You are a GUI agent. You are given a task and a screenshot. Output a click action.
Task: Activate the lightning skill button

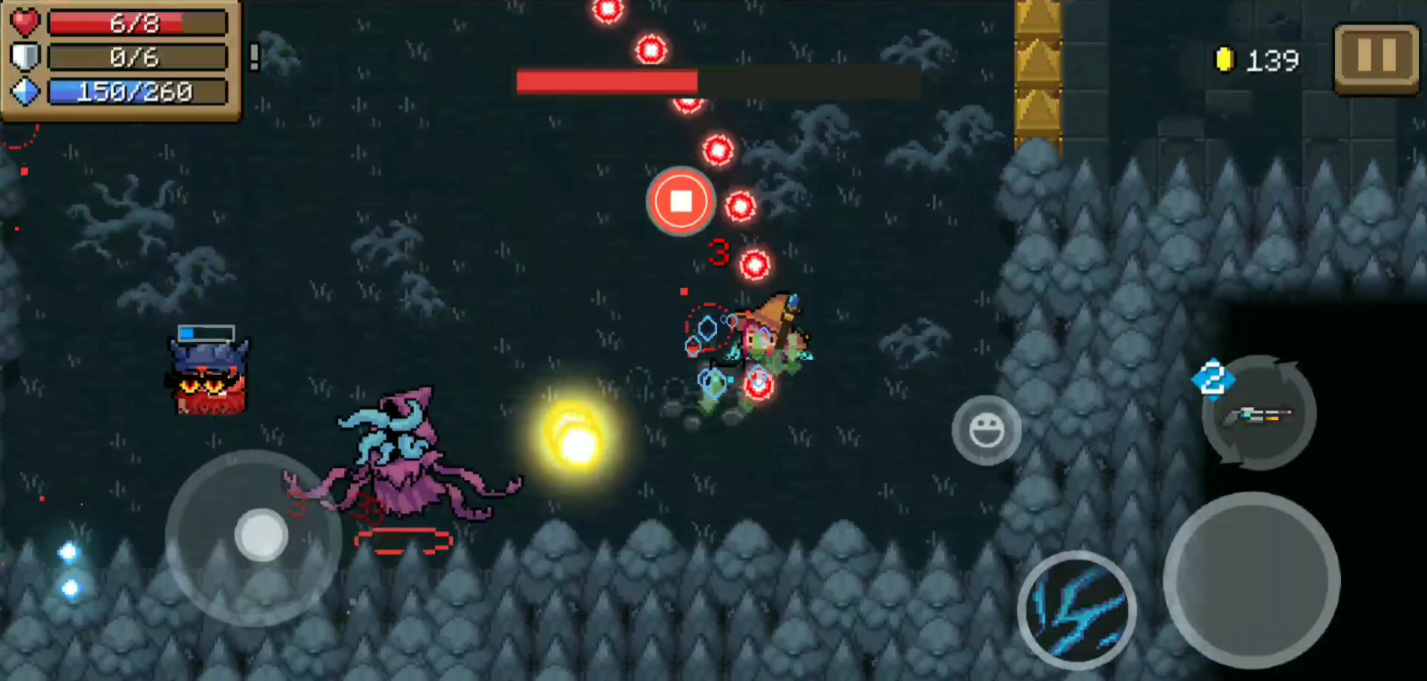[x=1076, y=608]
